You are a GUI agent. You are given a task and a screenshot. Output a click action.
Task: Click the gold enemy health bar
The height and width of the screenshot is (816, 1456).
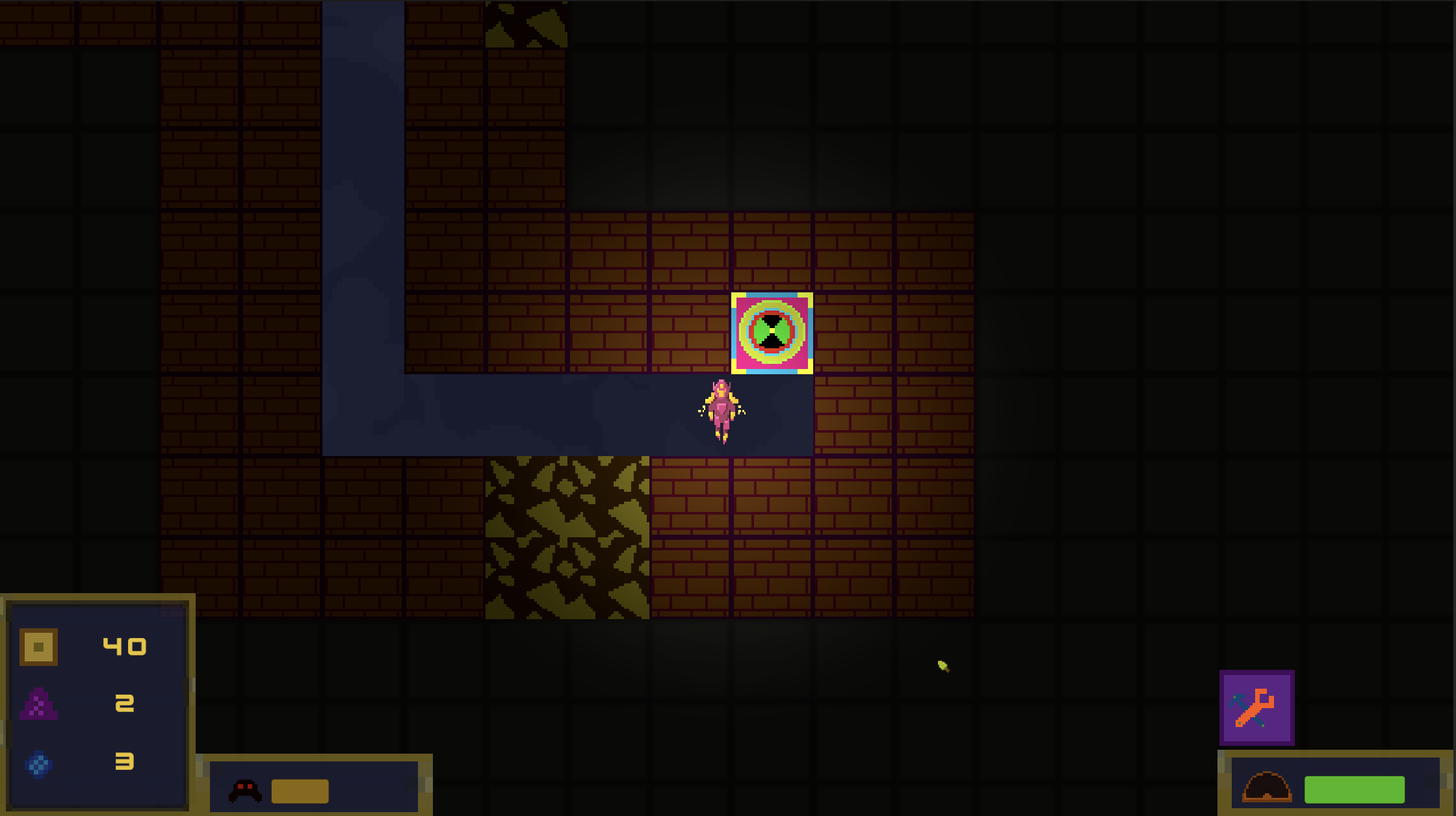(x=300, y=792)
